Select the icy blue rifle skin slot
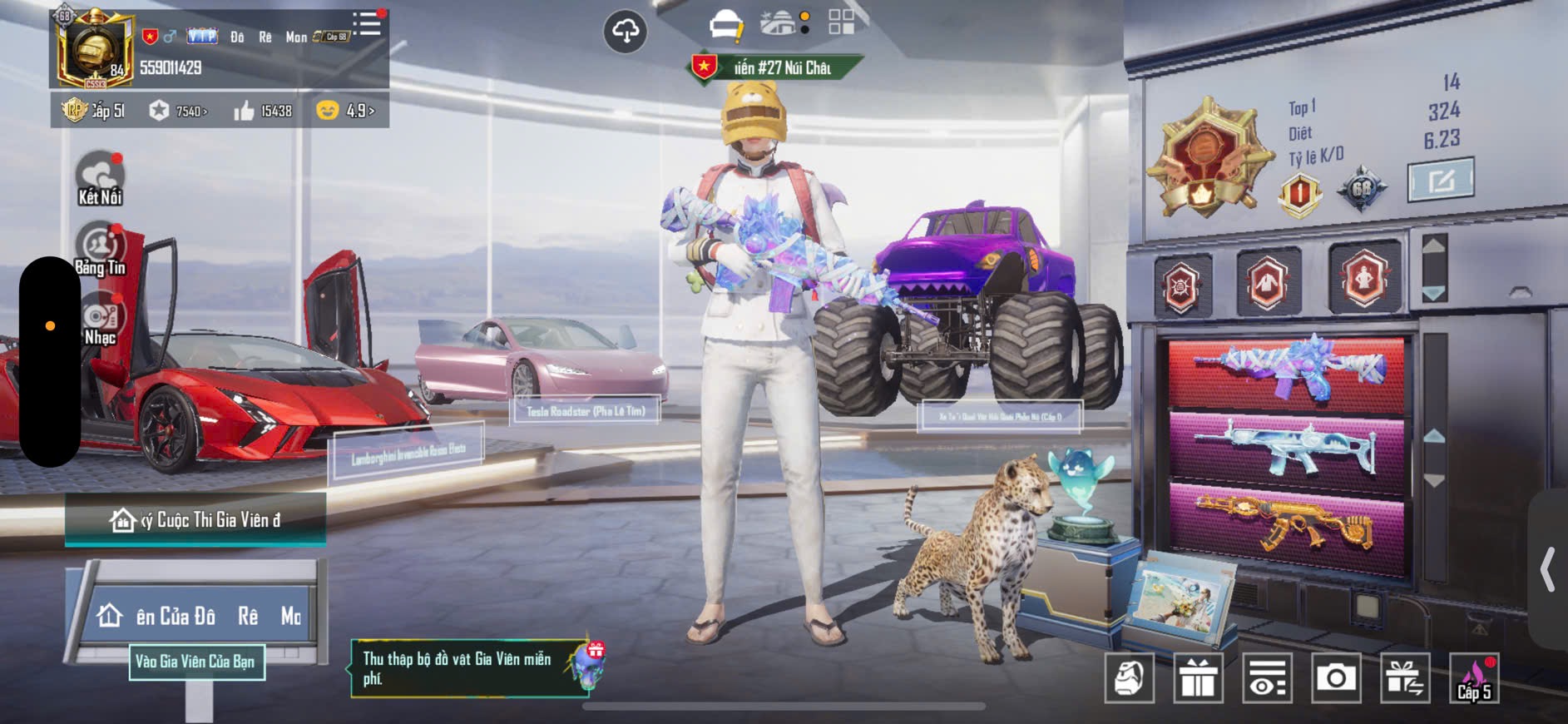 1287,449
